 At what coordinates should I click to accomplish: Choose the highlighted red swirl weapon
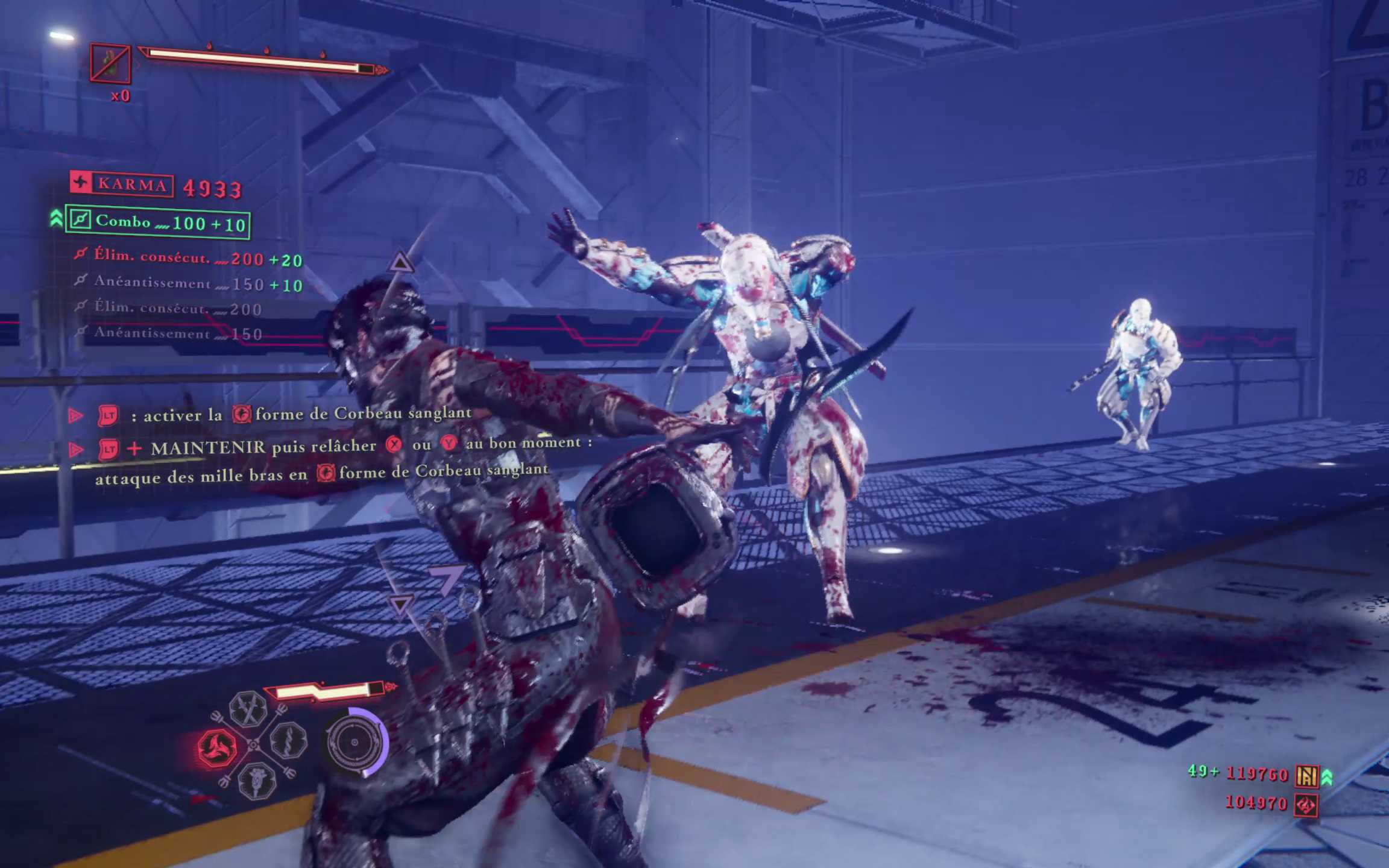coord(216,747)
